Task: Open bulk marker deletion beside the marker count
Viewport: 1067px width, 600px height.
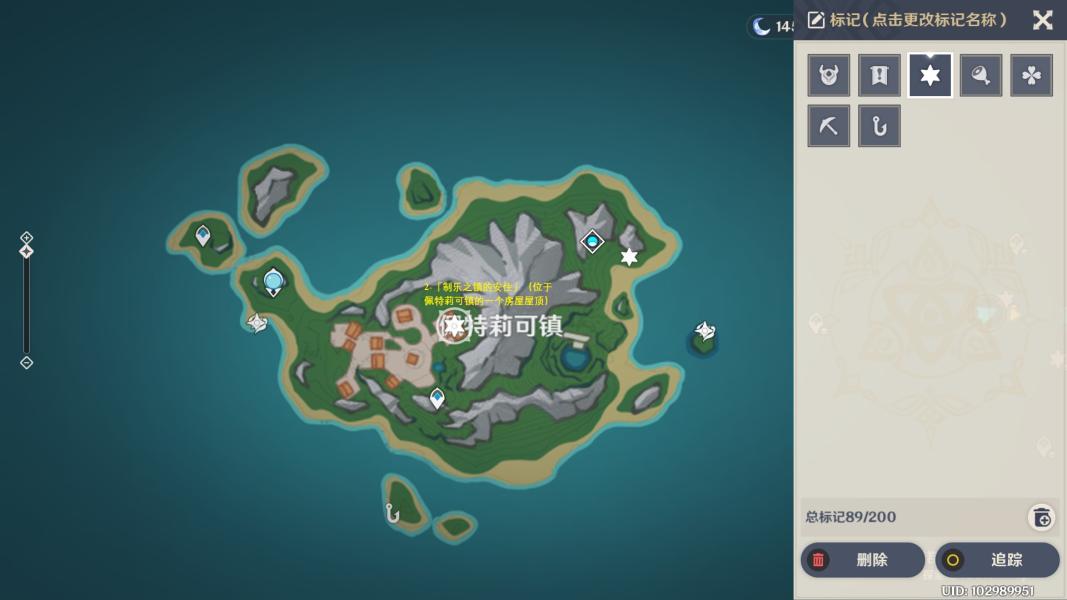Action: (x=1041, y=517)
